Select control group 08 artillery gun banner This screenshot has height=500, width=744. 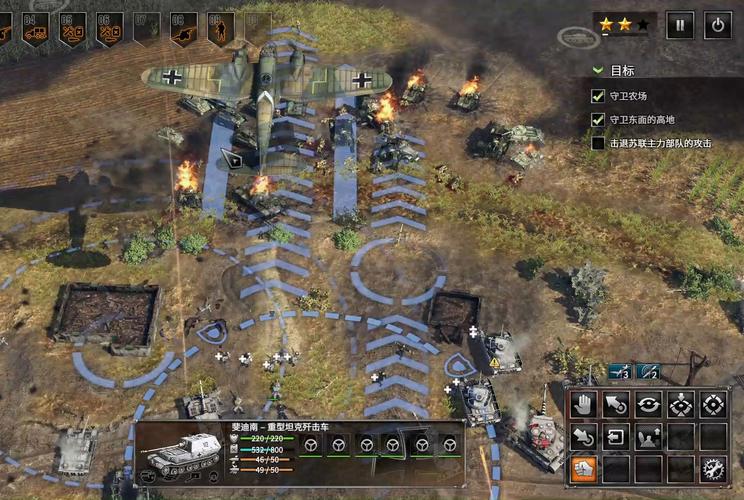click(183, 28)
